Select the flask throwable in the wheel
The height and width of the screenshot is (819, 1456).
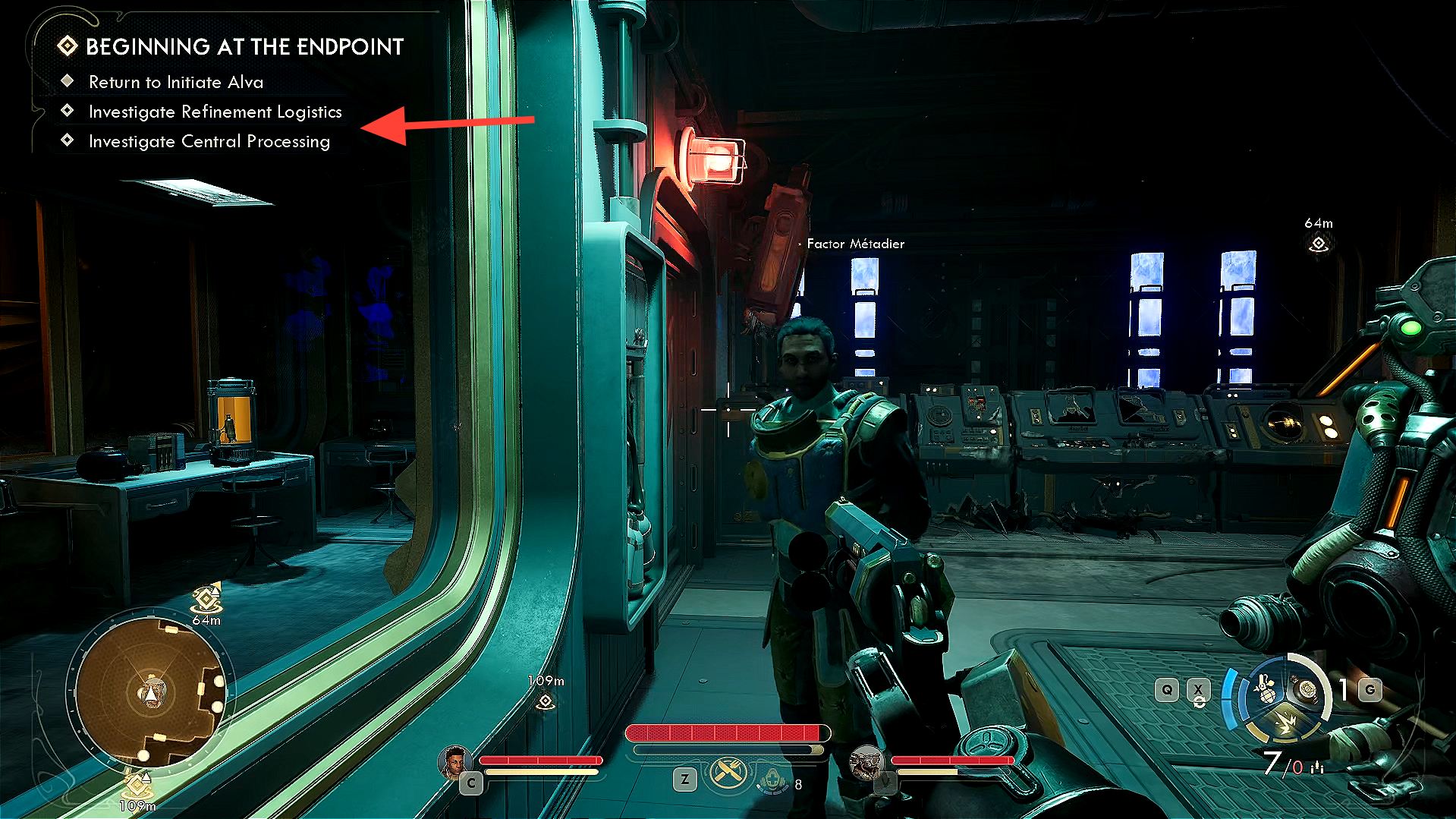(x=1307, y=689)
